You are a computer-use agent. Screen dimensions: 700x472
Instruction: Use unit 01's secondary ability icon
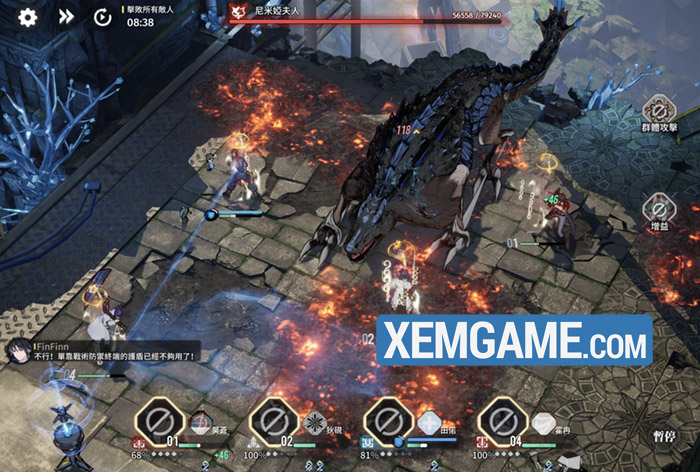click(x=201, y=422)
